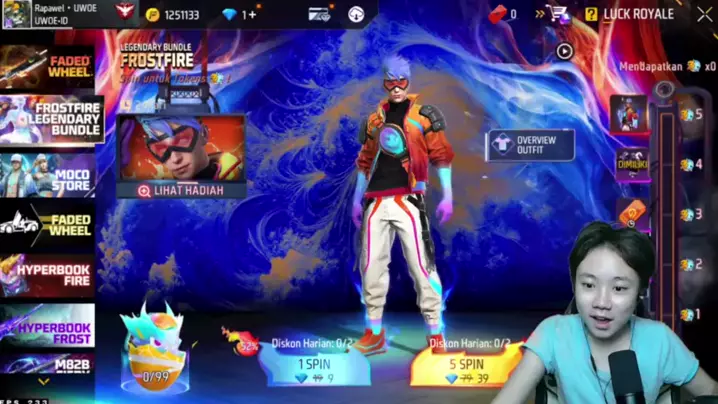
Task: Open the Moco Store tab
Action: (48, 174)
